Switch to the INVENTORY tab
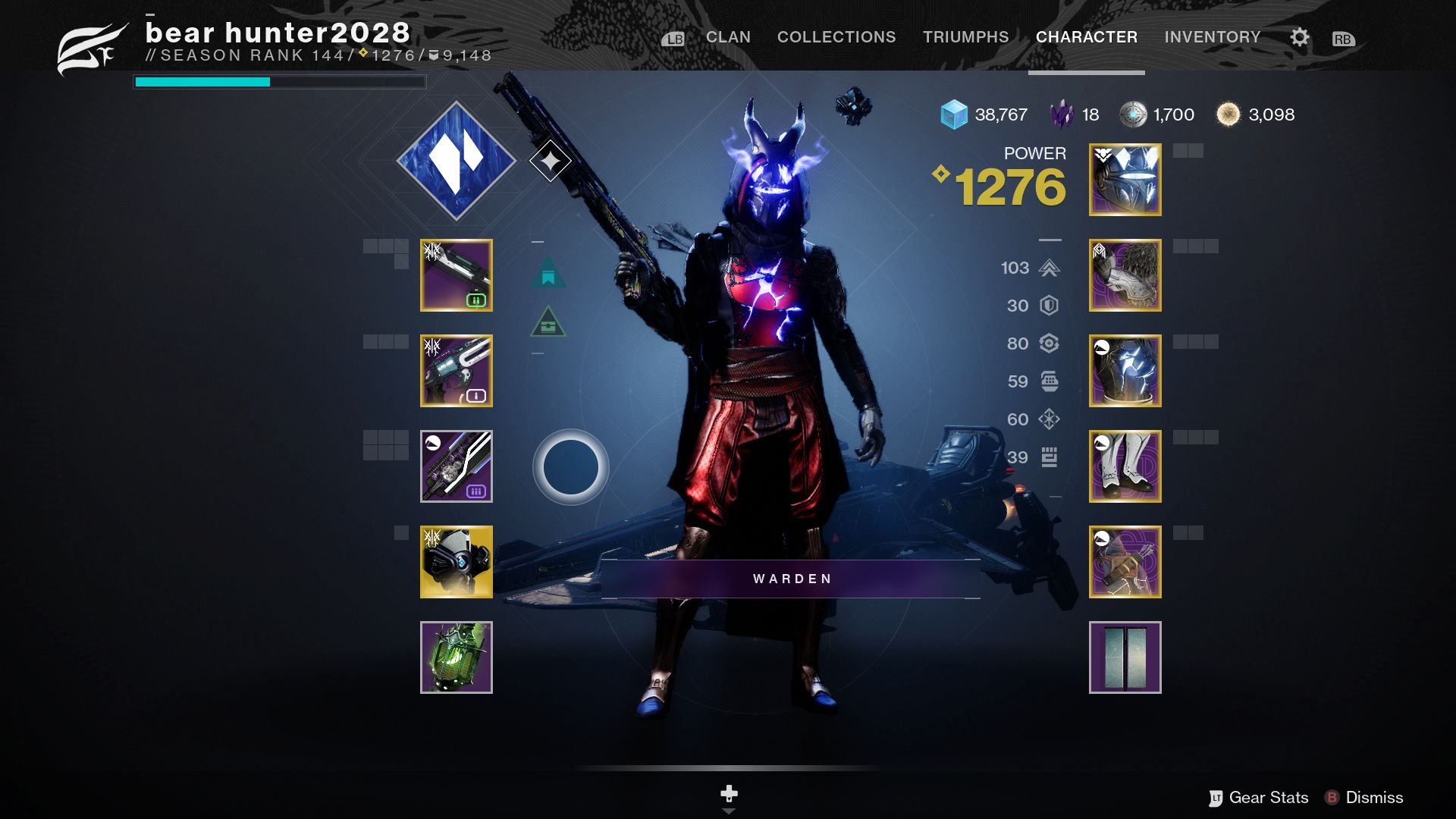 point(1212,36)
